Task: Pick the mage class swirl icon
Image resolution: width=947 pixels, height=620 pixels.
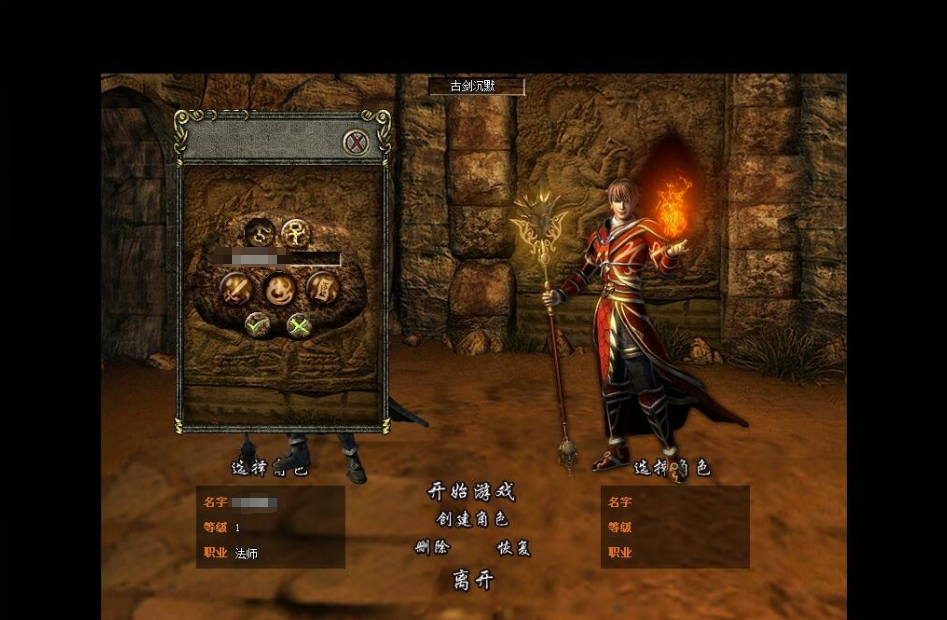Action: pyautogui.click(x=279, y=289)
